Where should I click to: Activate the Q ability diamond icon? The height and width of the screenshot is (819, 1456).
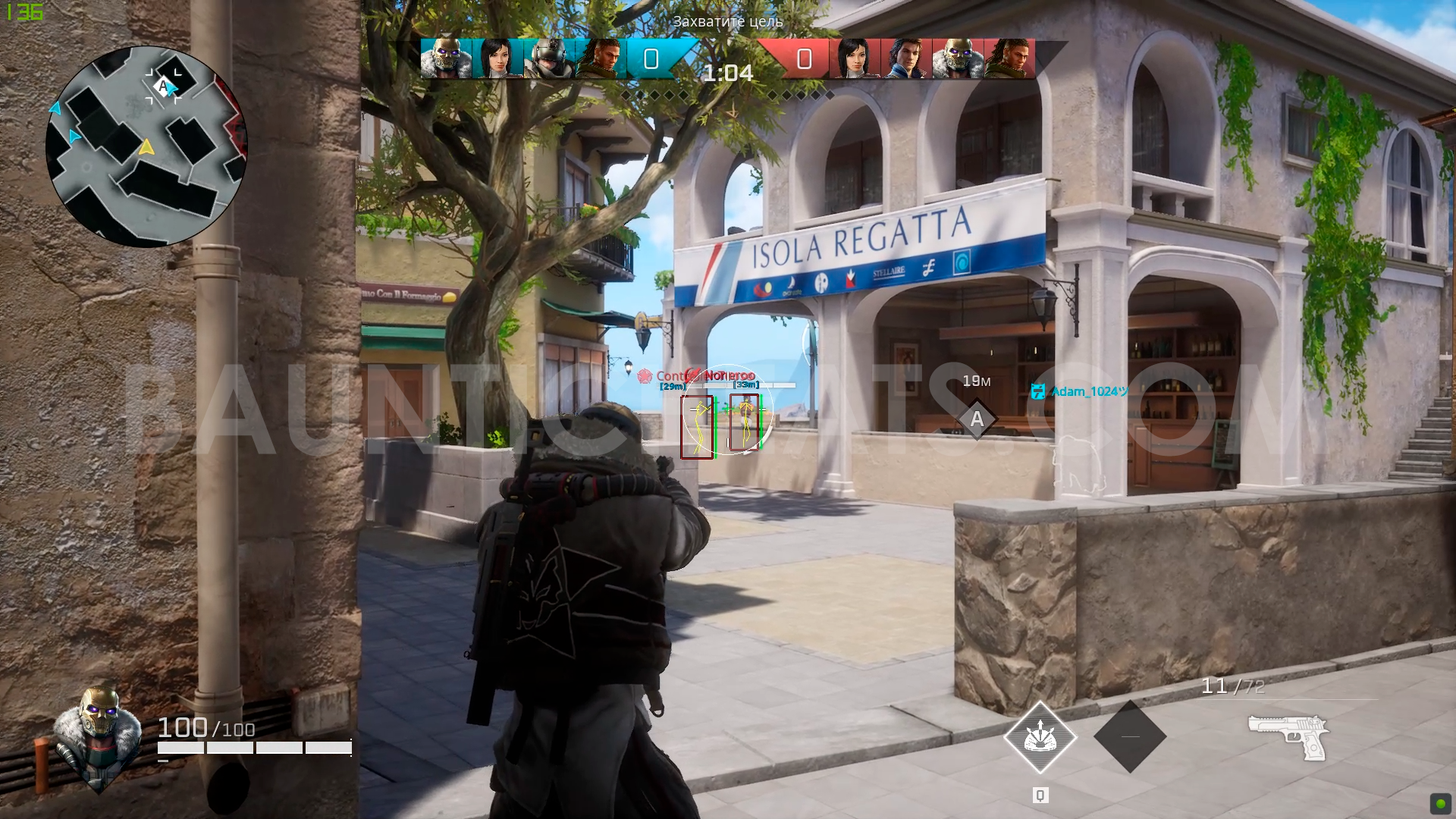coord(1040,737)
